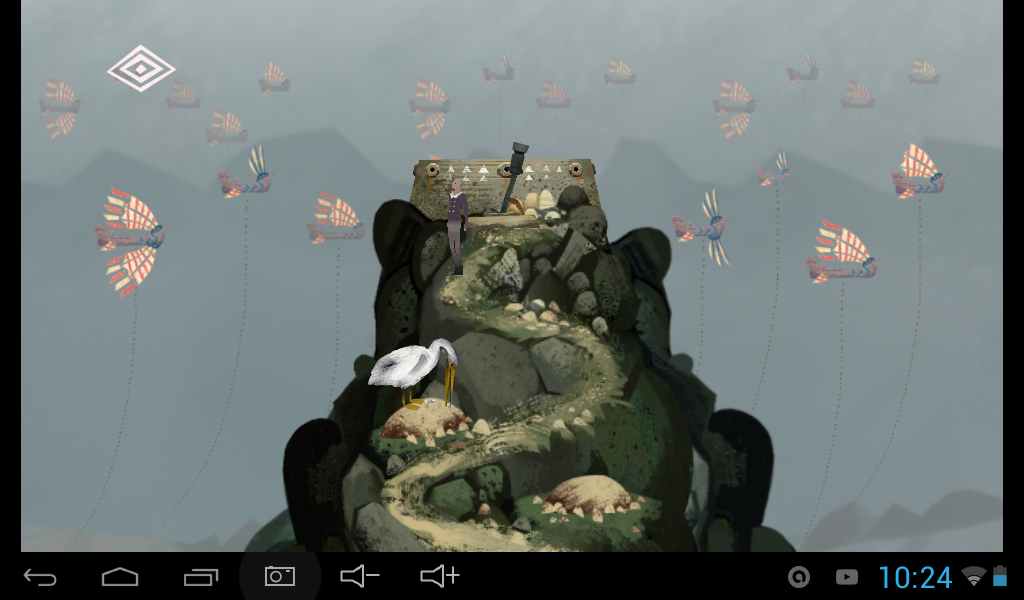1024x600 pixels.
Task: Raise the volume with the speaker-plus button
Action: (439, 576)
